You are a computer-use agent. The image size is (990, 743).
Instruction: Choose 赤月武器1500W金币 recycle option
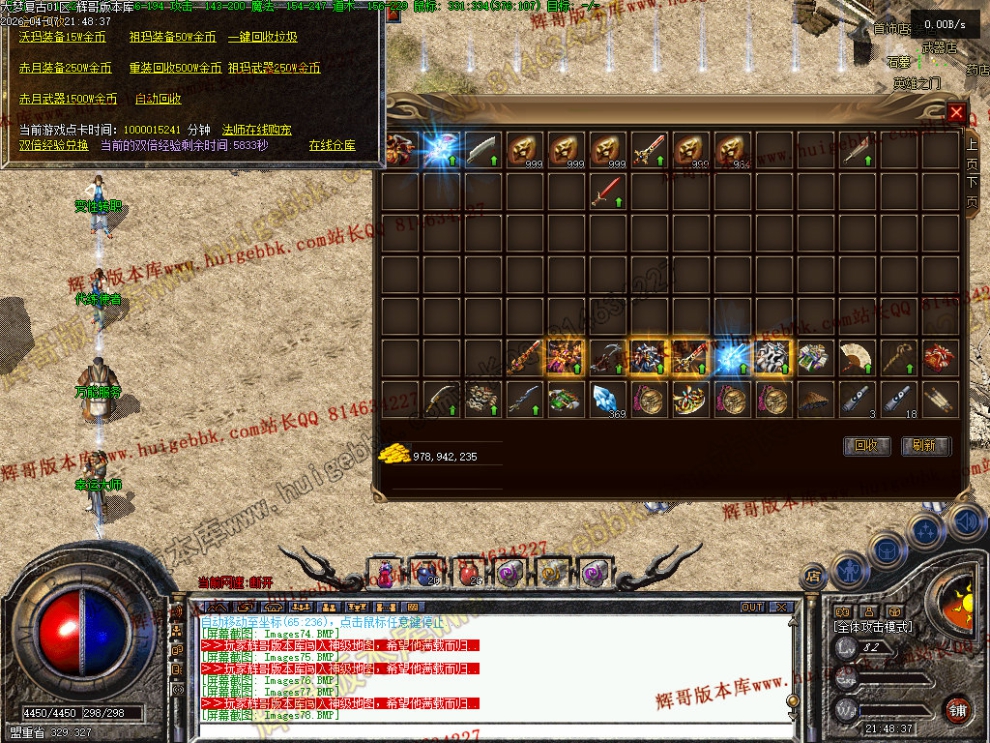(68, 99)
